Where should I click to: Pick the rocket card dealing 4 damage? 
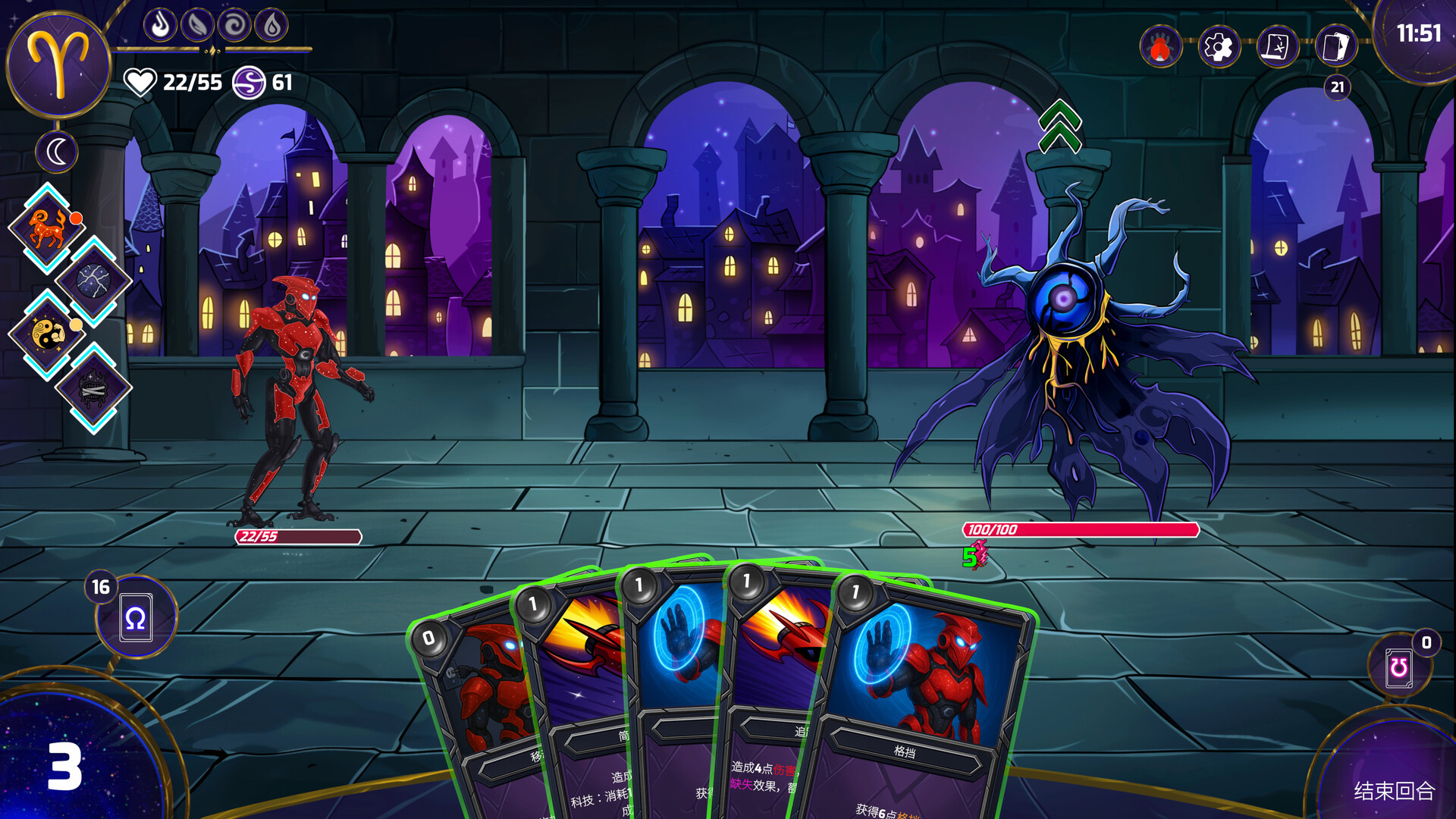pos(773,682)
